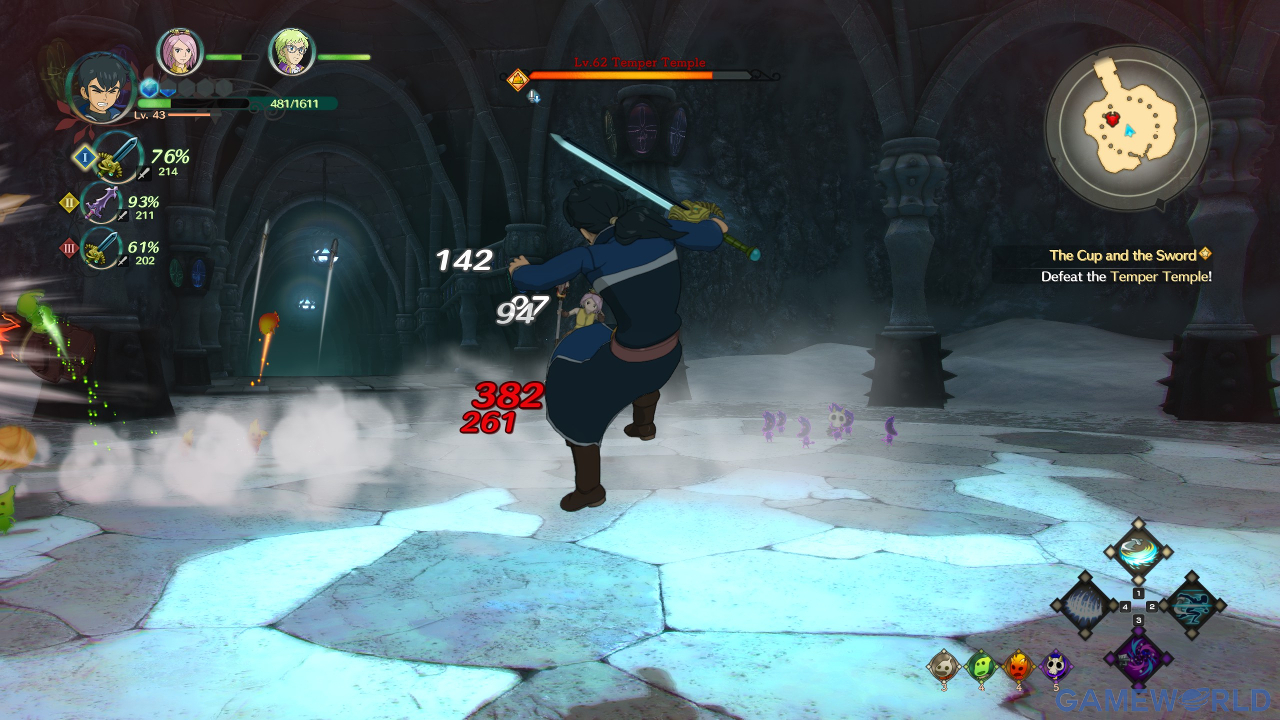Pick the orange fire higgledy icon
This screenshot has width=1280, height=720.
click(x=1017, y=665)
